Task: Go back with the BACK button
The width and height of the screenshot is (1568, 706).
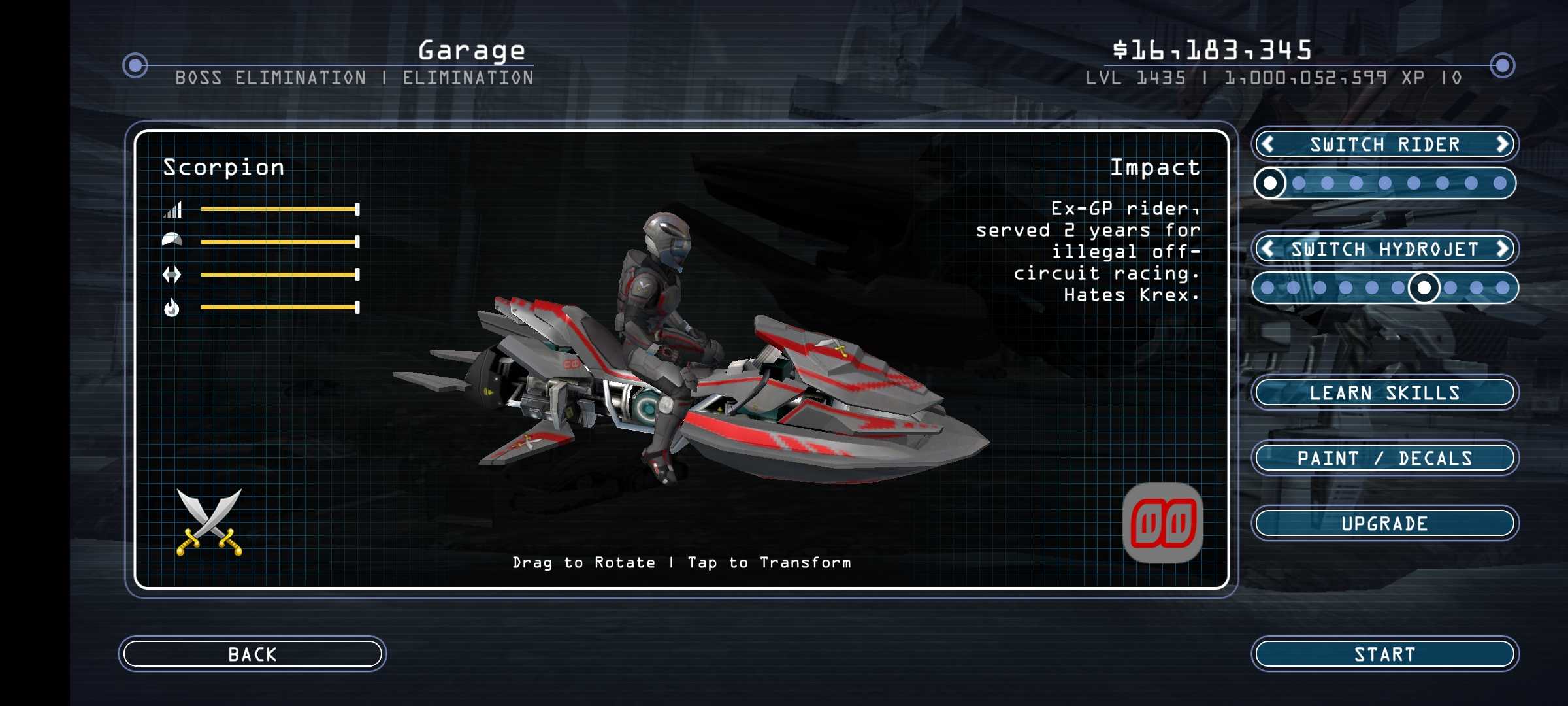Action: coord(252,654)
